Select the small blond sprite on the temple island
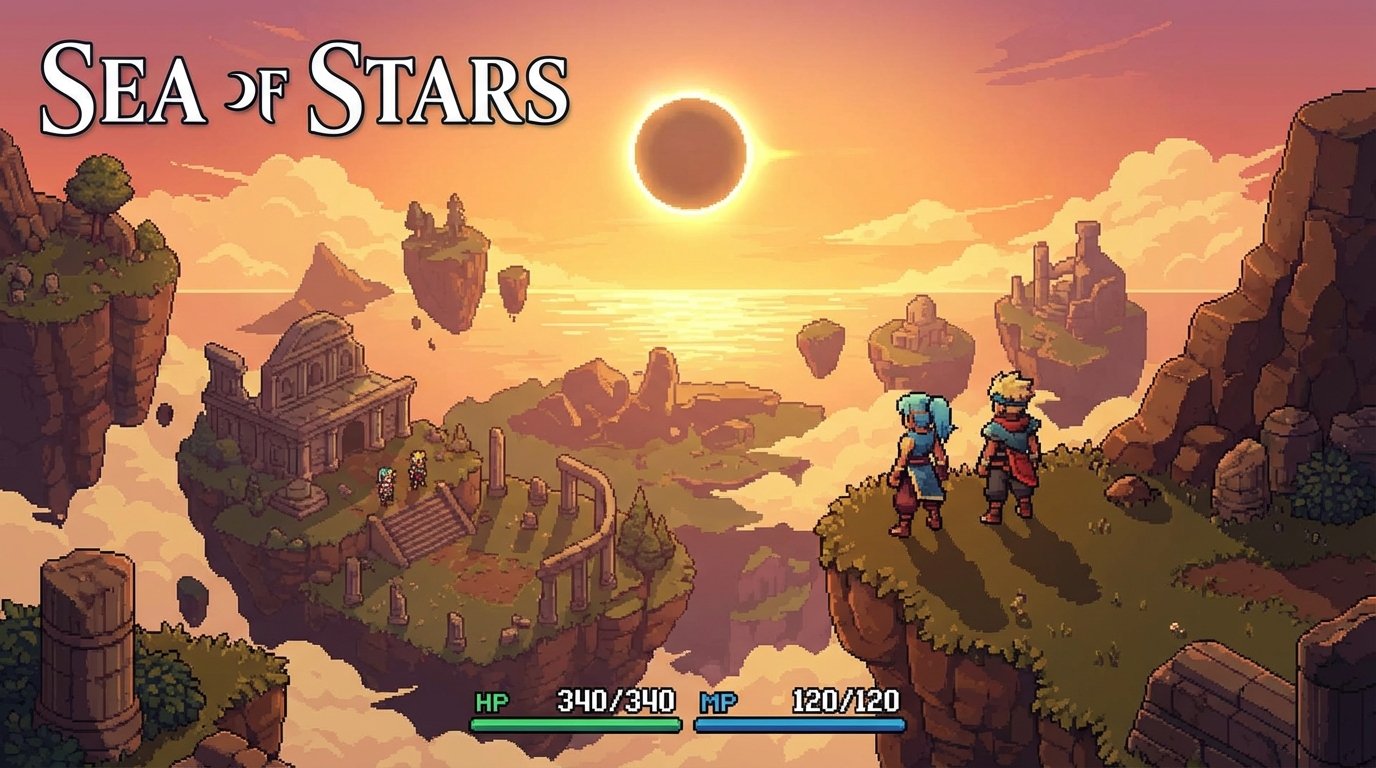1376x768 pixels. pyautogui.click(x=418, y=470)
